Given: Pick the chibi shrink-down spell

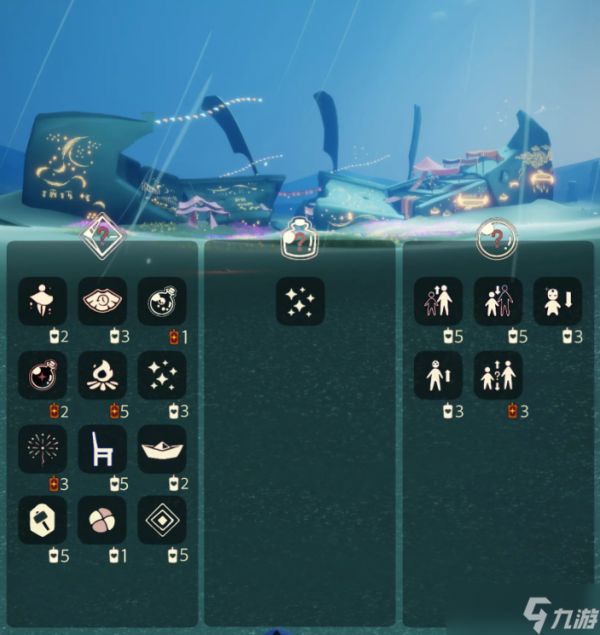Looking at the screenshot, I should (557, 301).
